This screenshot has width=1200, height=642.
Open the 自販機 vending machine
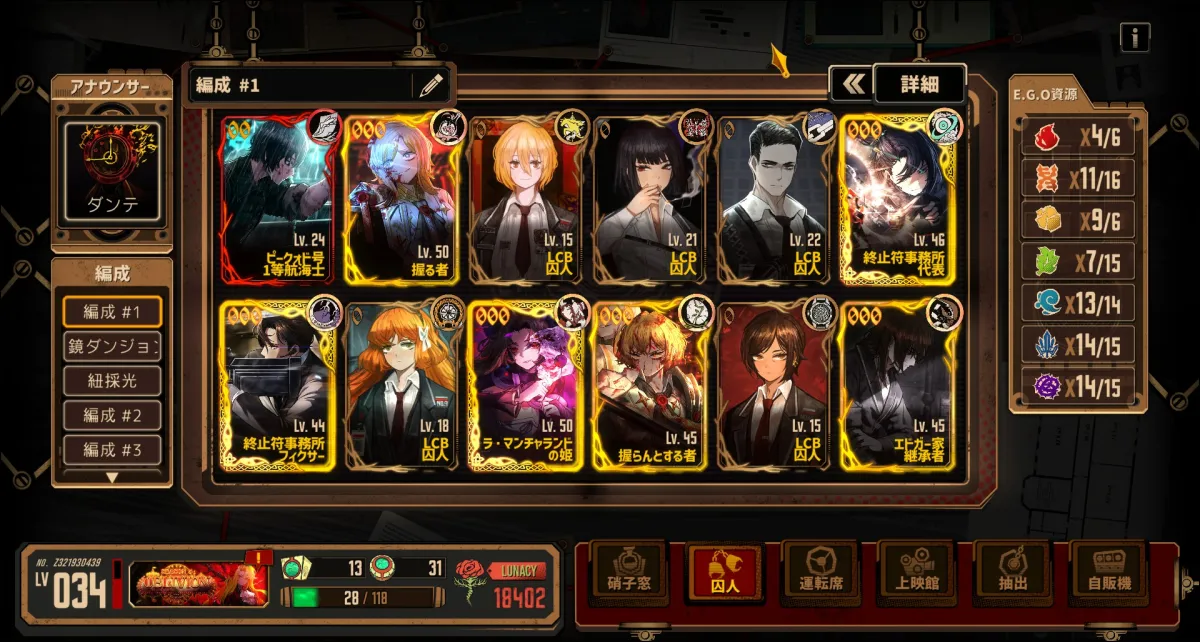(1107, 572)
